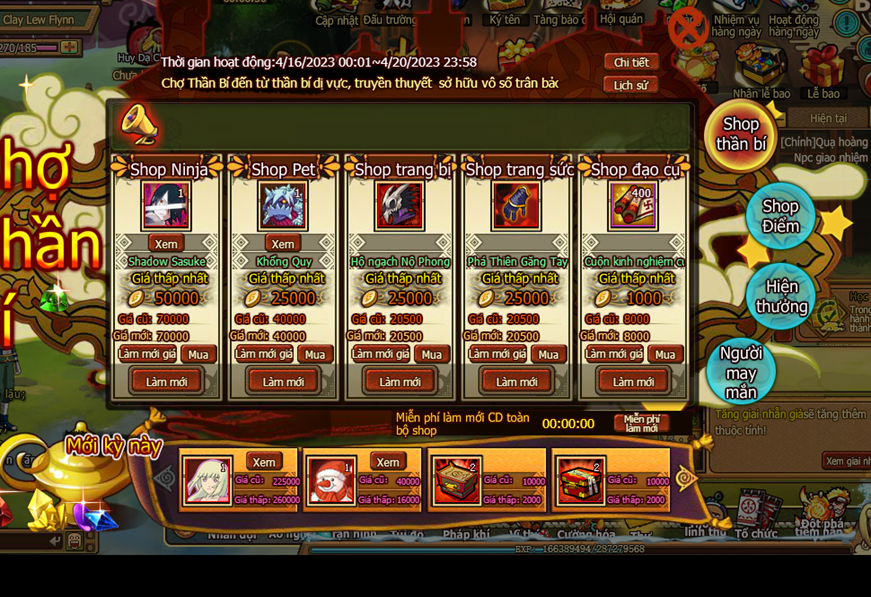Click Làm mới giá under Shop Pet
The height and width of the screenshot is (597, 871).
(262, 354)
